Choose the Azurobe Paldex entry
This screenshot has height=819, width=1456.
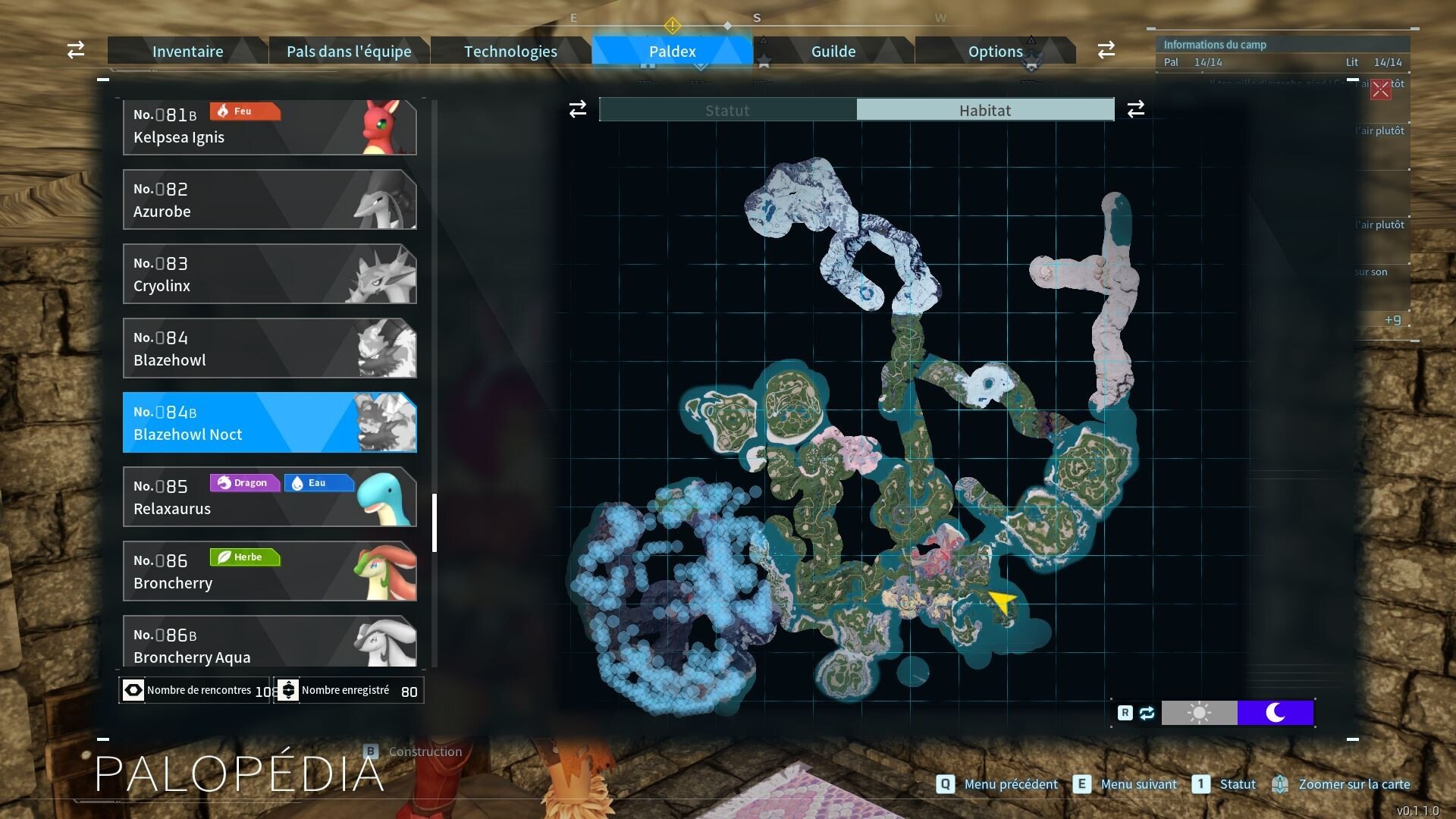(x=269, y=199)
